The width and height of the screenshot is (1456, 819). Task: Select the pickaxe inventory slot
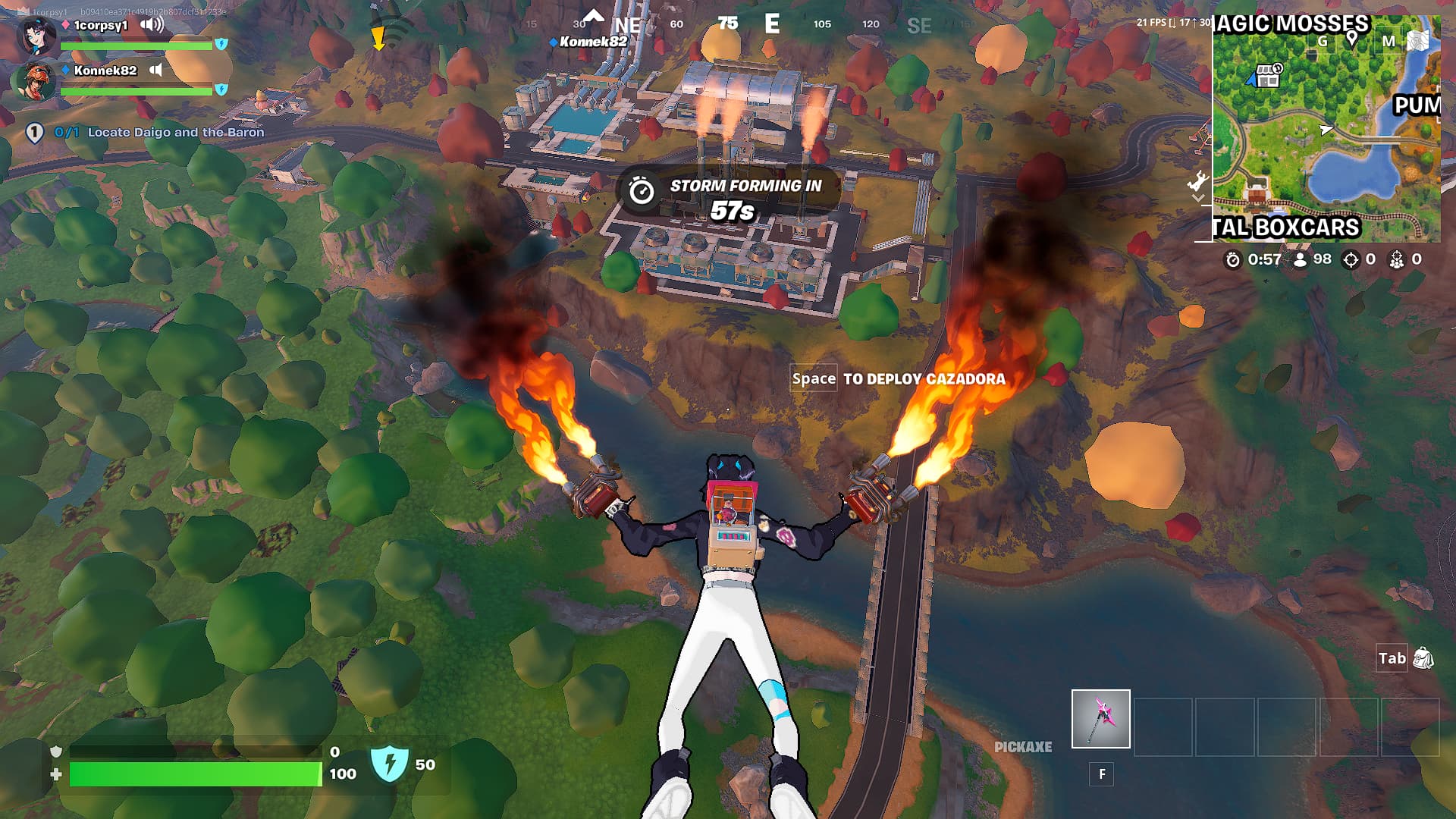tap(1100, 719)
